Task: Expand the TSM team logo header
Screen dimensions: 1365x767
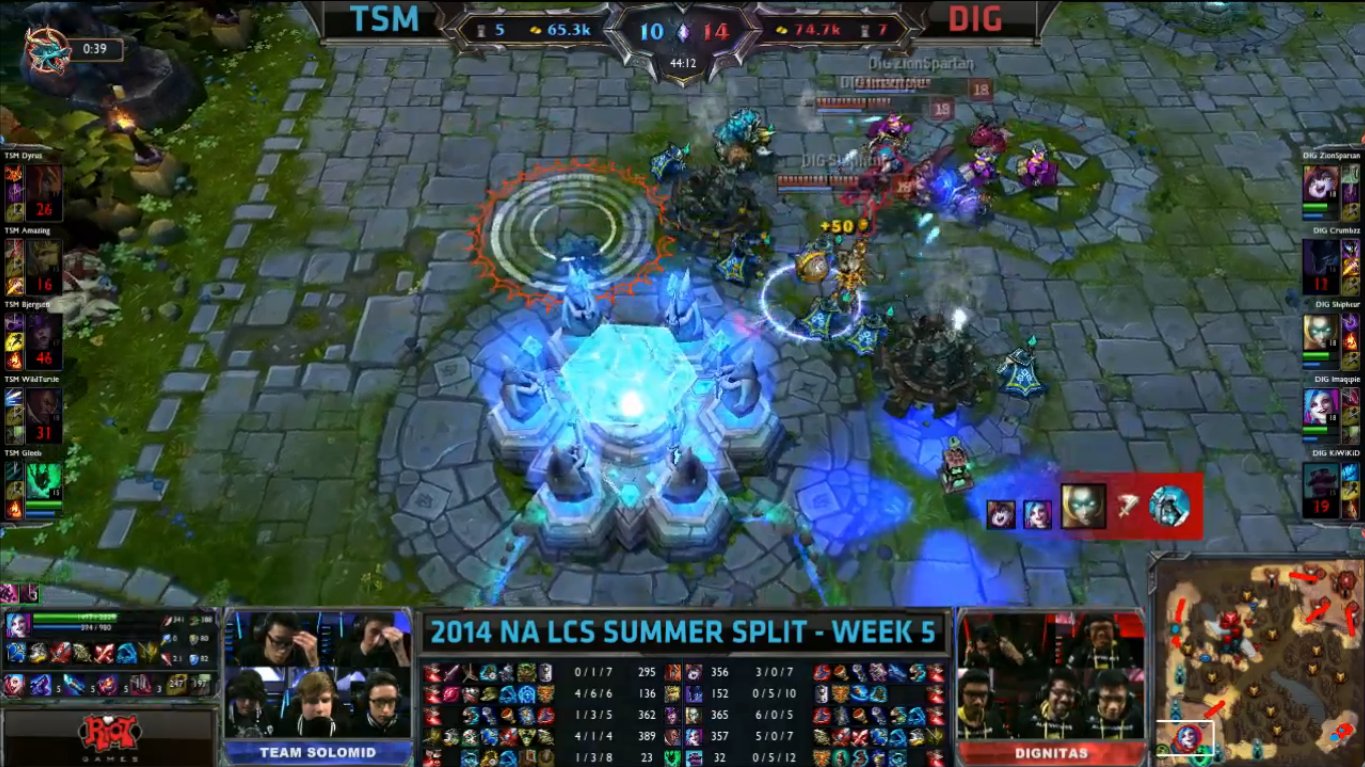Action: click(382, 20)
